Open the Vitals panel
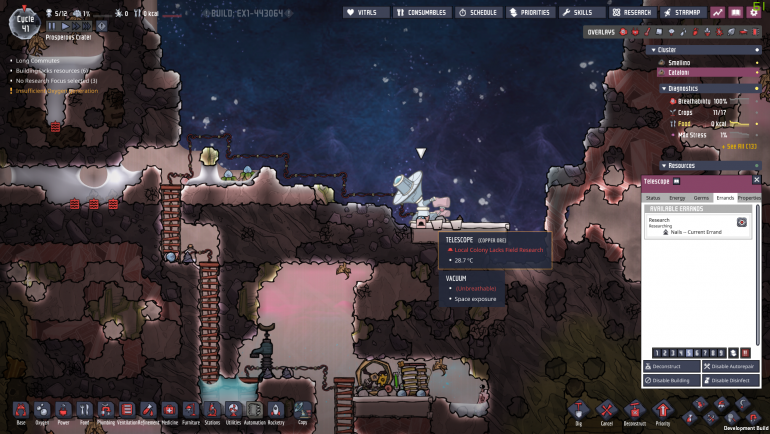770x434 pixels. click(366, 13)
